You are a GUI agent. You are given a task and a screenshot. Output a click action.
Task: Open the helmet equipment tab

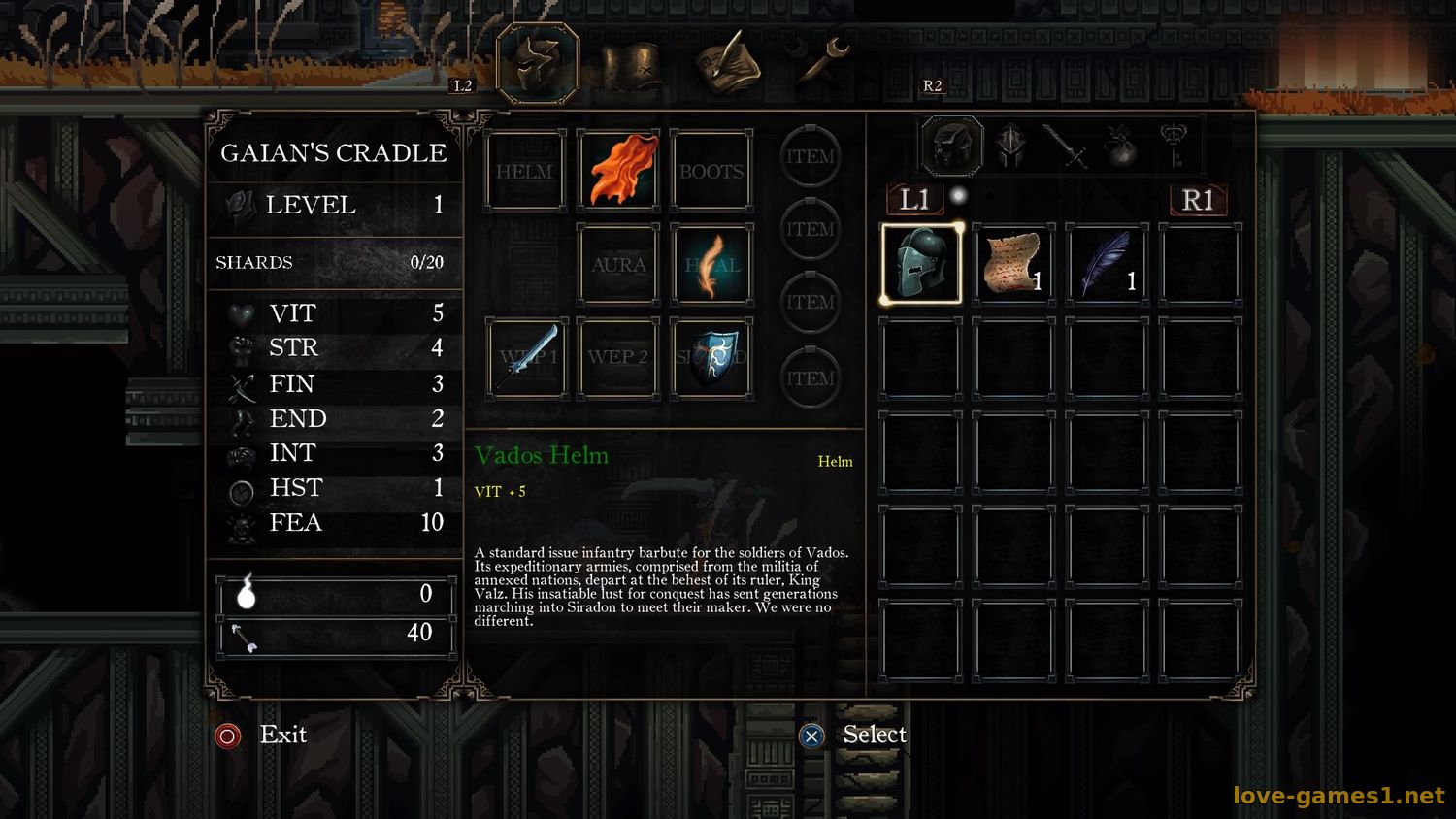pyautogui.click(x=537, y=64)
